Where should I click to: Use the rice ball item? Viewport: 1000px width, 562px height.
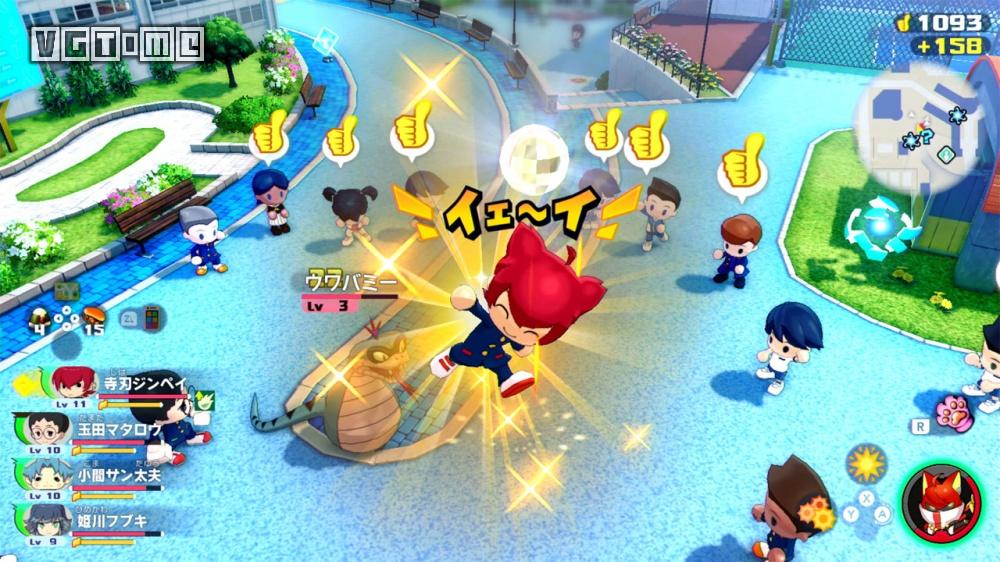[x=41, y=317]
